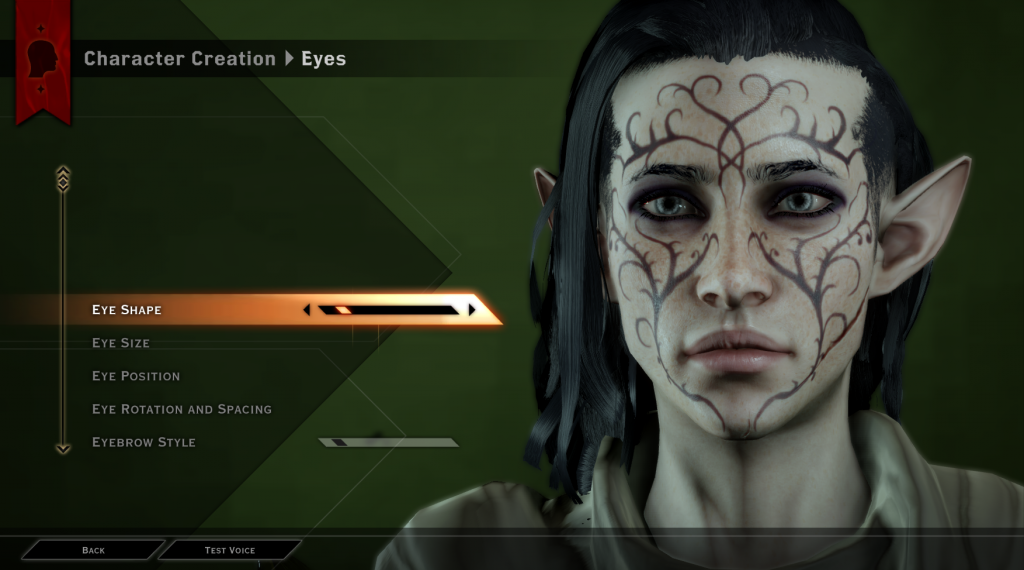The height and width of the screenshot is (570, 1024).
Task: Click the Eye Shape left arrow
Action: tap(307, 310)
